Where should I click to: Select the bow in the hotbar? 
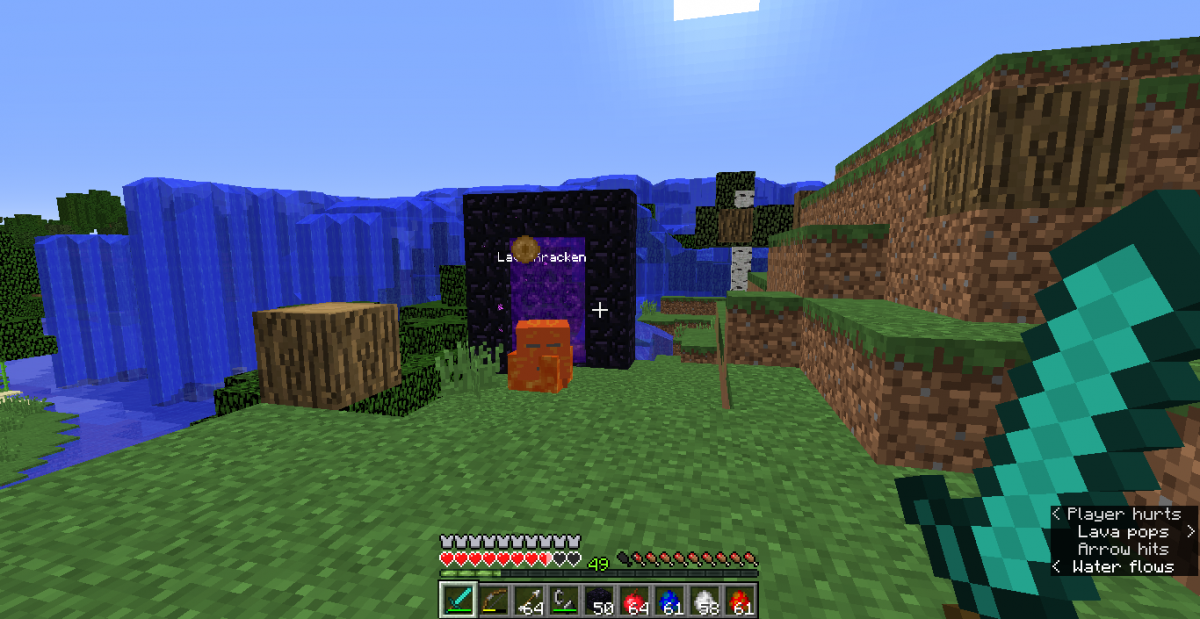click(494, 599)
